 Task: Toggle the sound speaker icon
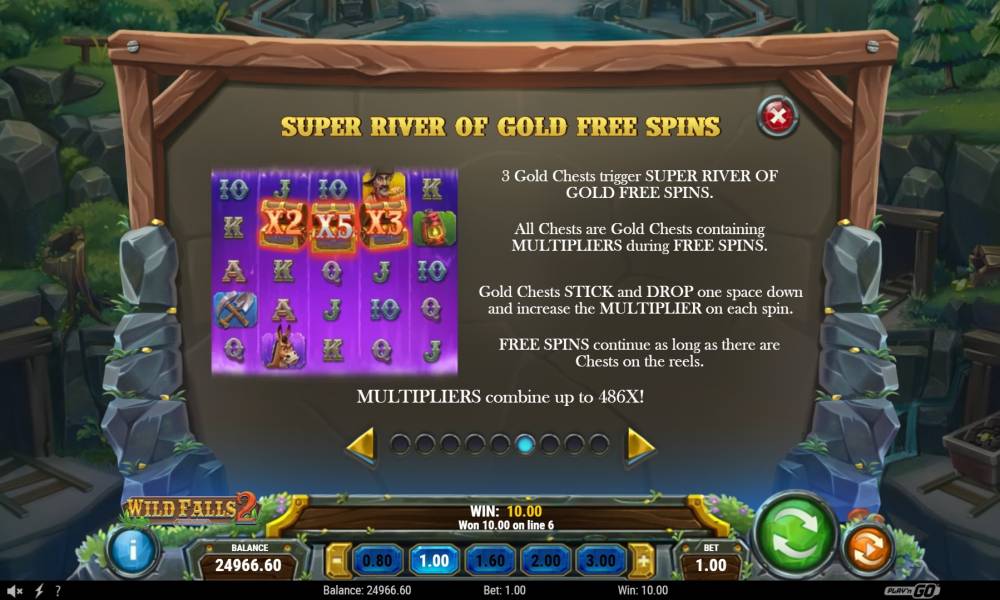click(17, 591)
